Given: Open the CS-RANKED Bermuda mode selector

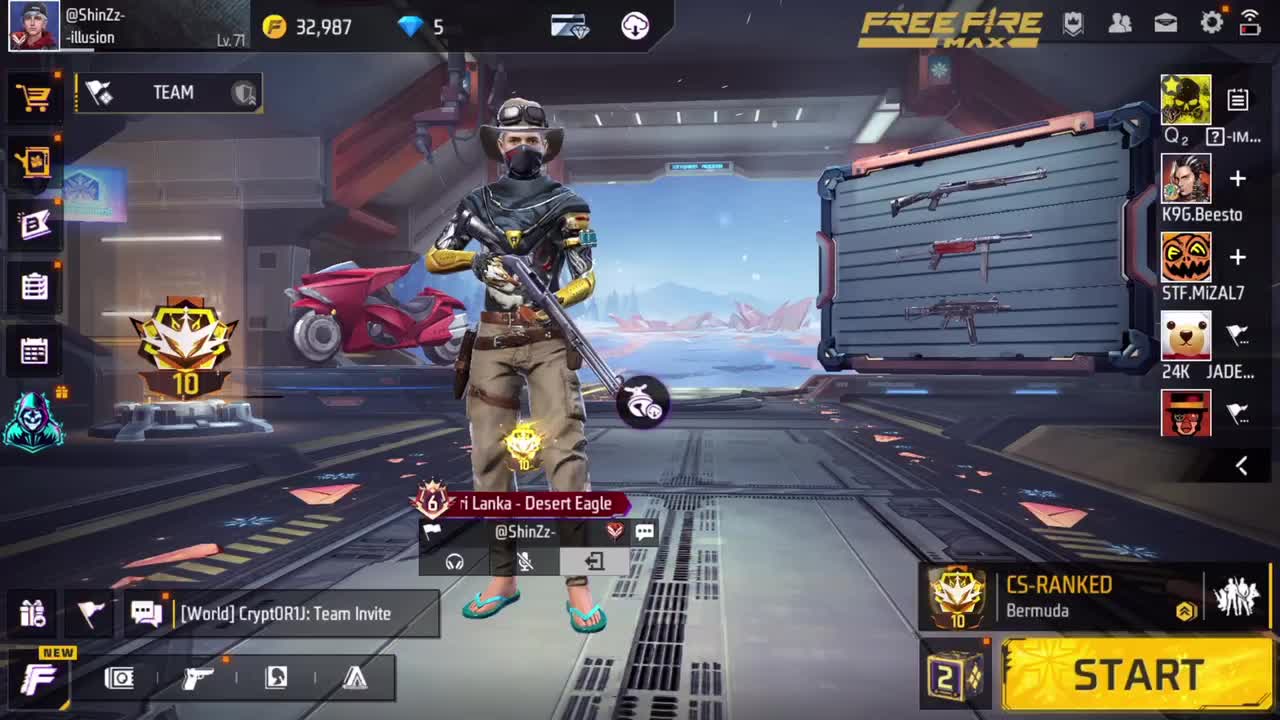Looking at the screenshot, I should (1060, 597).
